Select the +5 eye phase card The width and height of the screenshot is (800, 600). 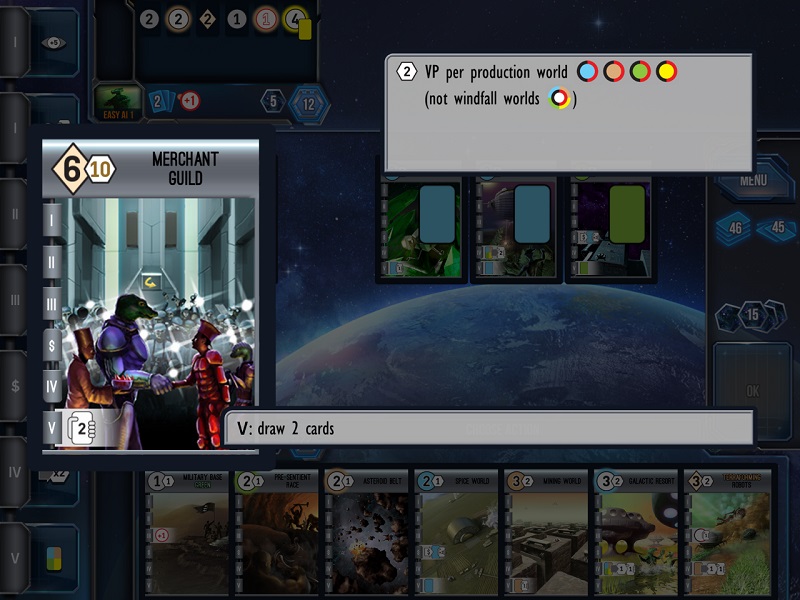(x=51, y=43)
